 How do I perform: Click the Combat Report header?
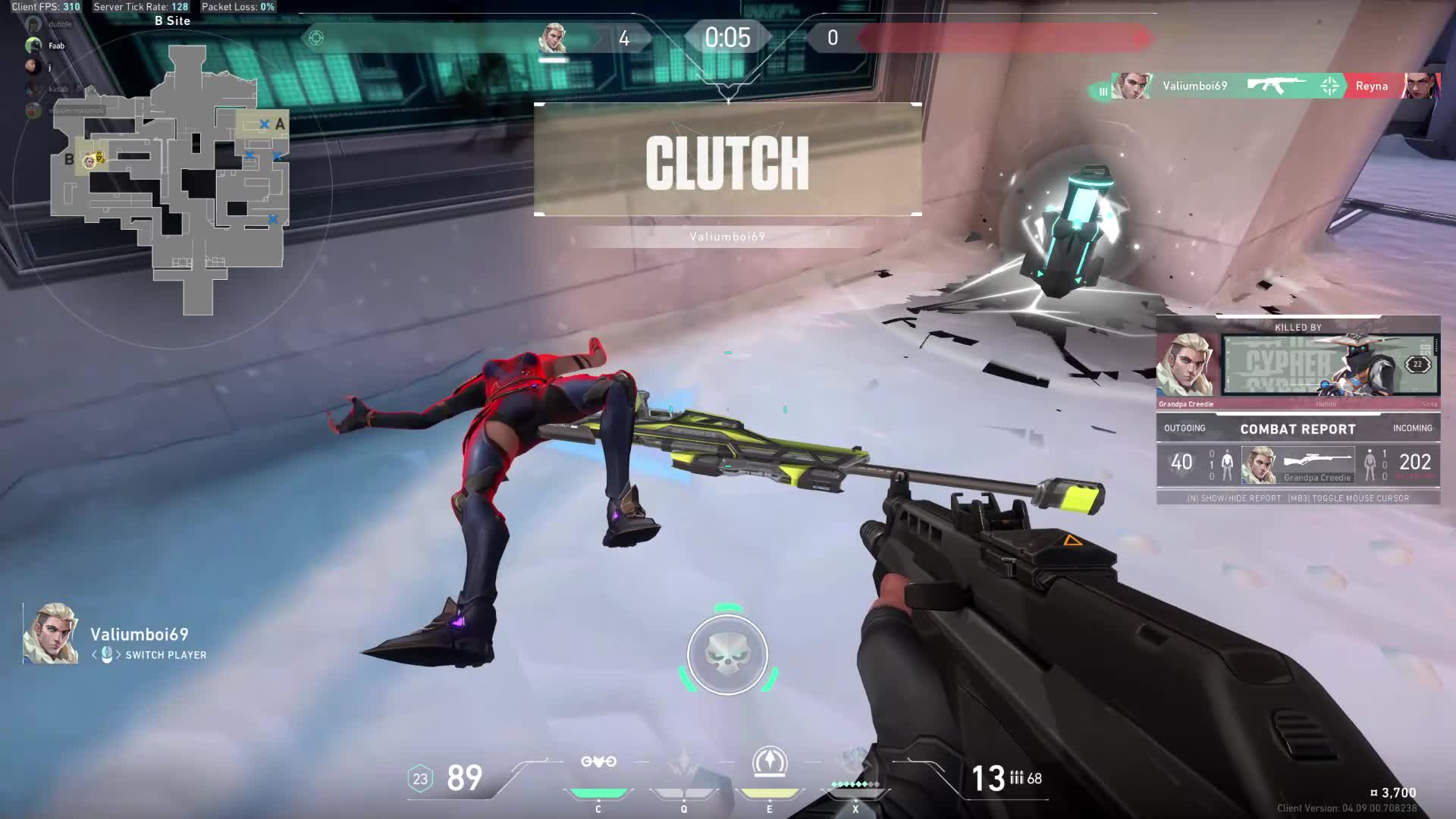pyautogui.click(x=1298, y=429)
